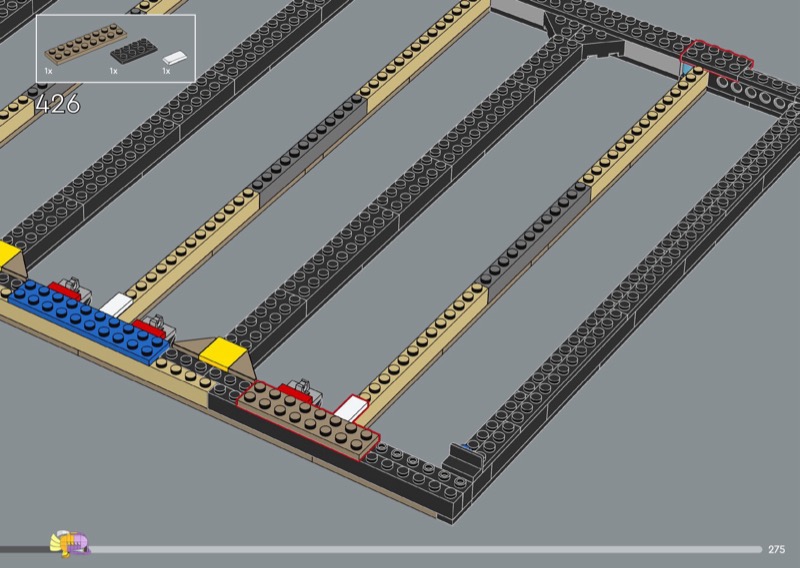Select the white tile in parts list
The width and height of the screenshot is (800, 568).
click(176, 58)
